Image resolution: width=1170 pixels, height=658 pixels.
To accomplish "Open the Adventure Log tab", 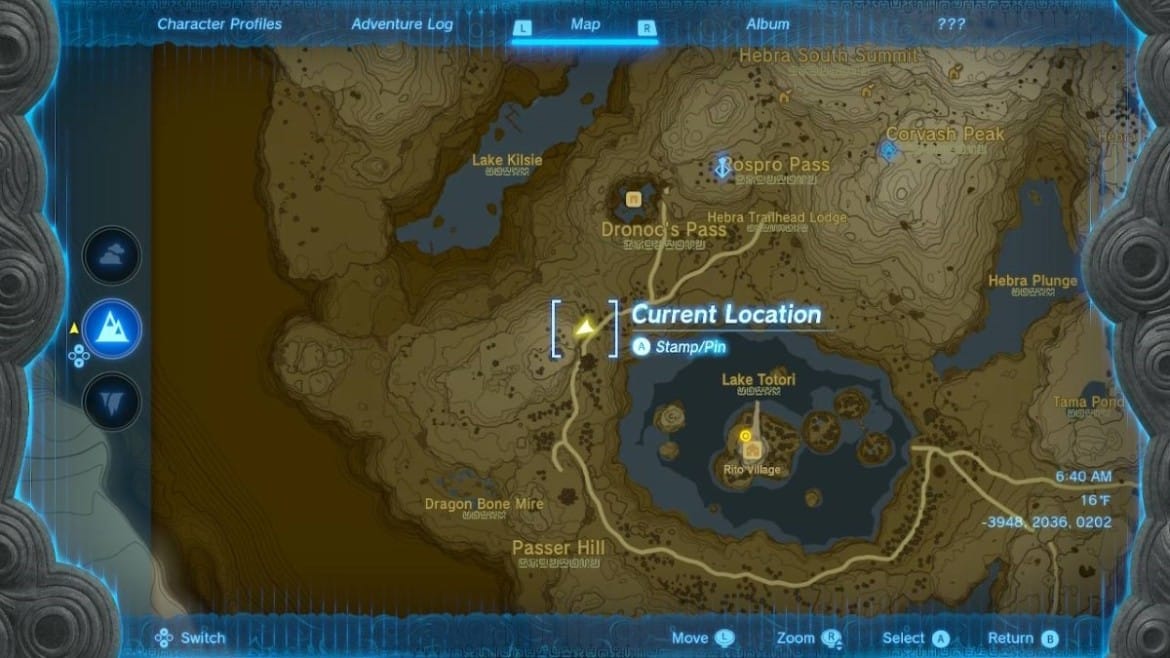I will [402, 24].
